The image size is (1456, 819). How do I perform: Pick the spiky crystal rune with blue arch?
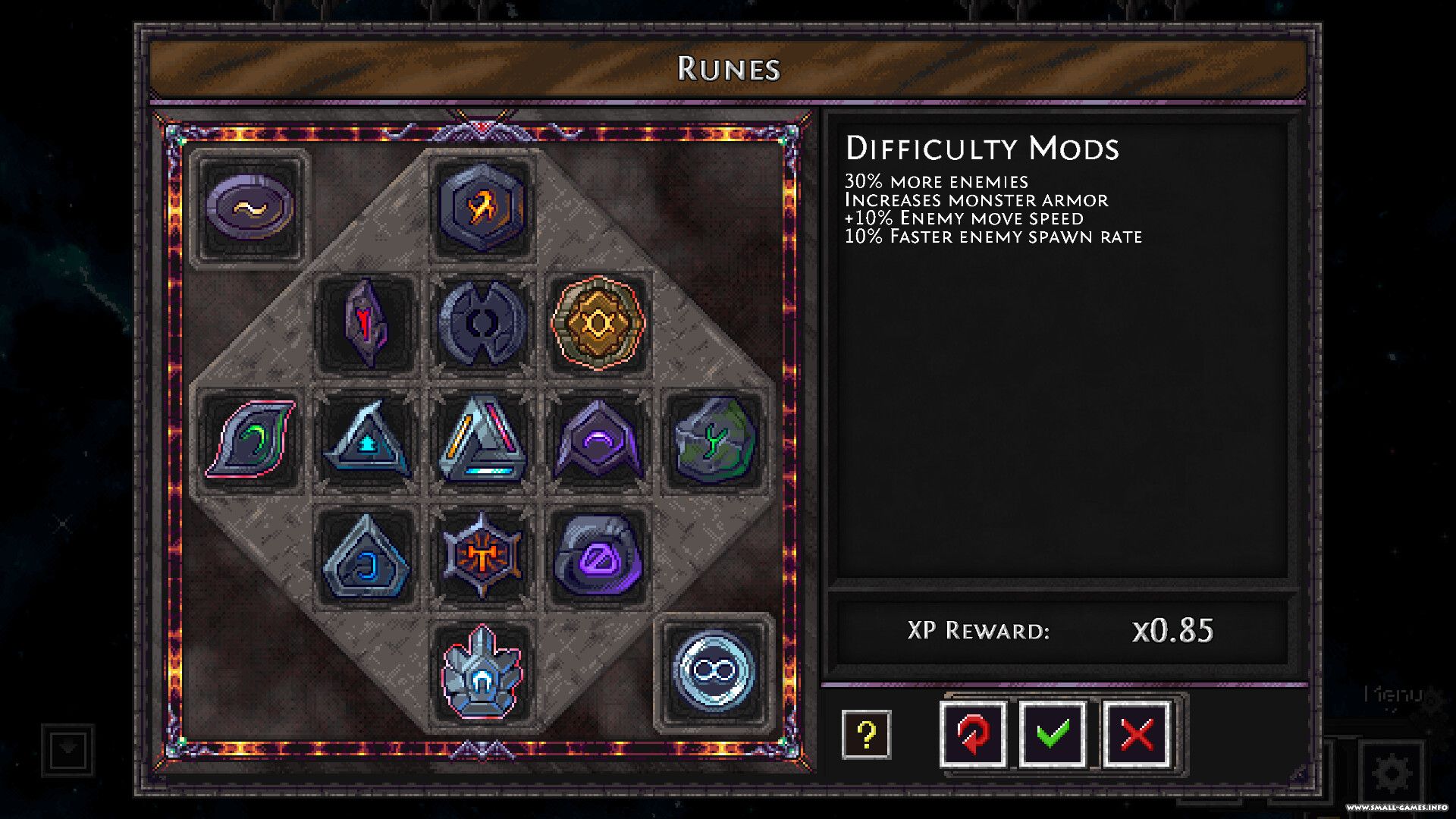pos(482,672)
